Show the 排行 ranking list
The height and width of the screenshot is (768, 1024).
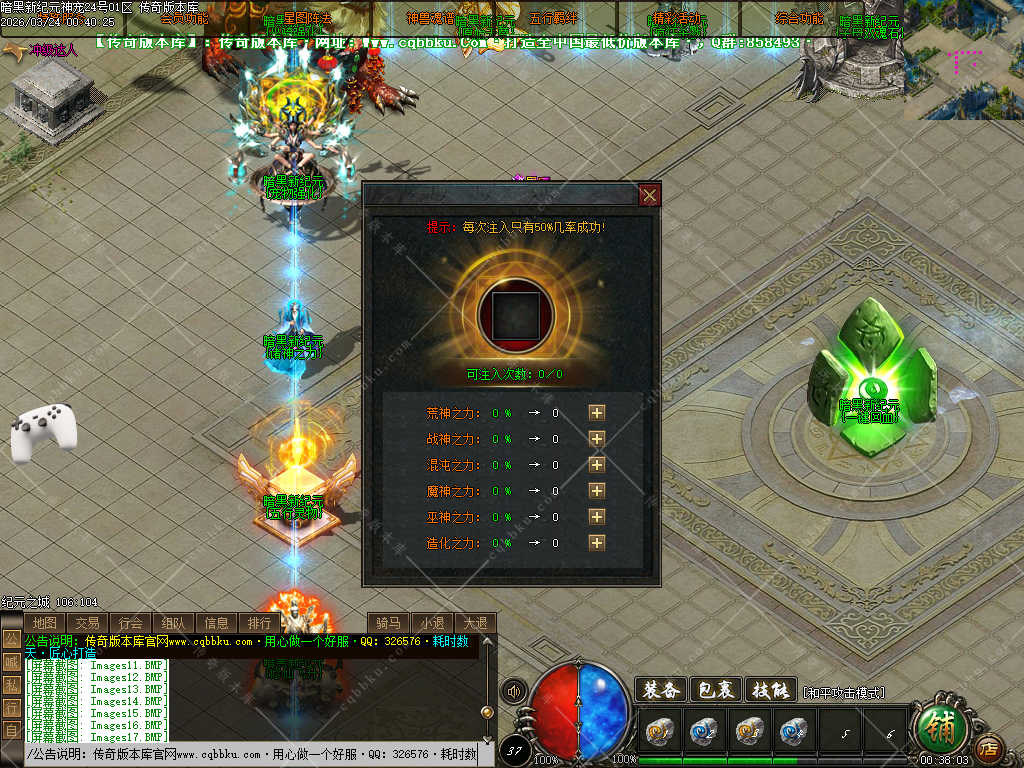click(x=259, y=623)
